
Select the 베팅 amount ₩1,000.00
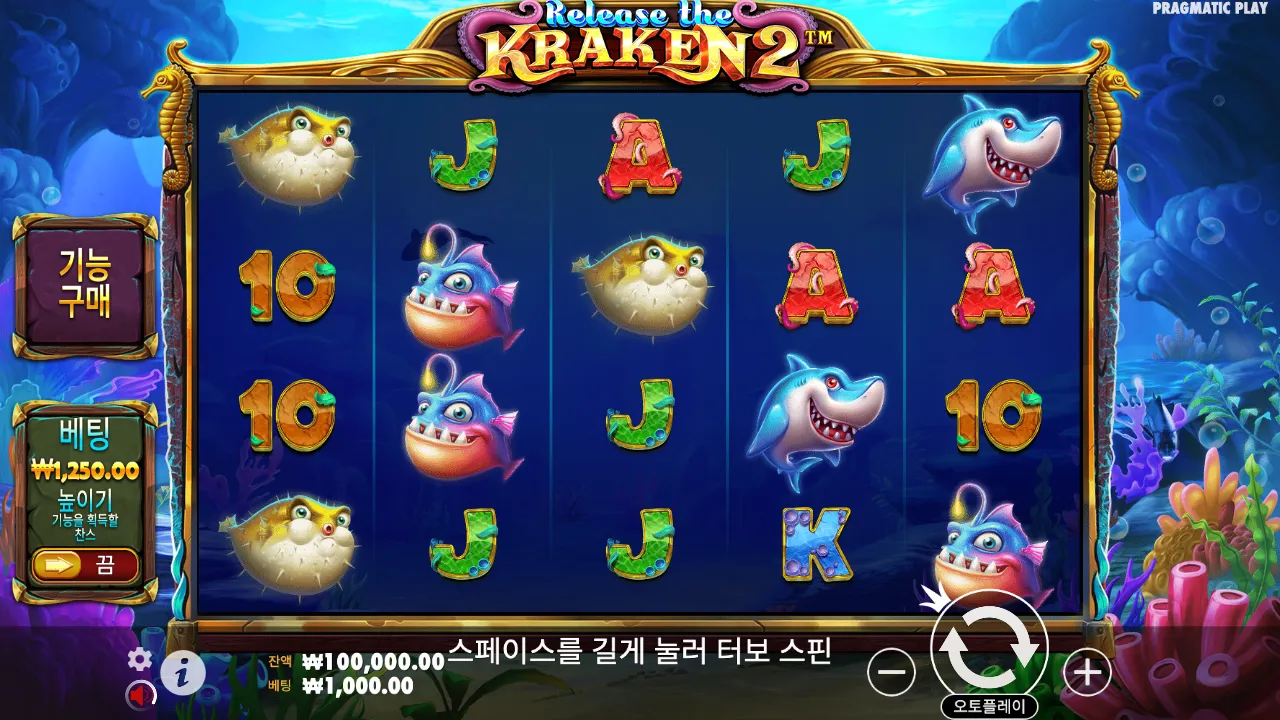(340, 684)
